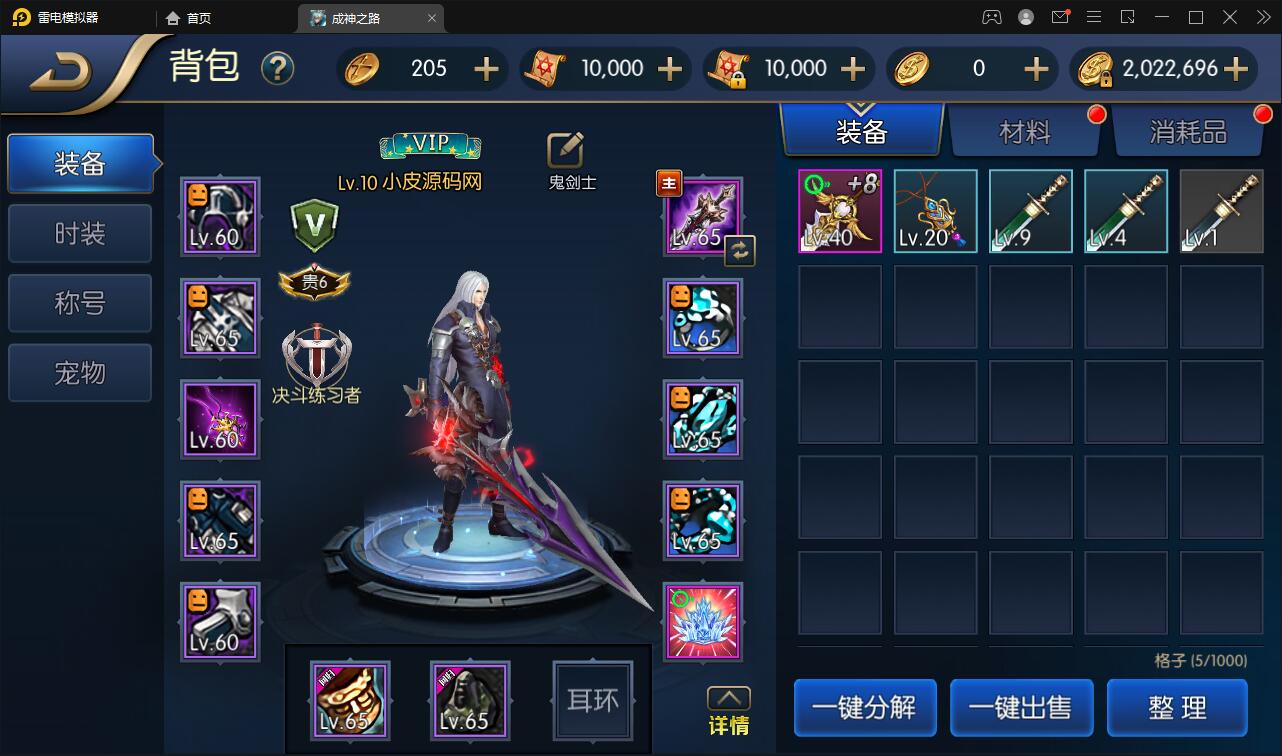1282x756 pixels.
Task: Select the equipped Lv.65 main weapon slot
Action: click(x=704, y=216)
